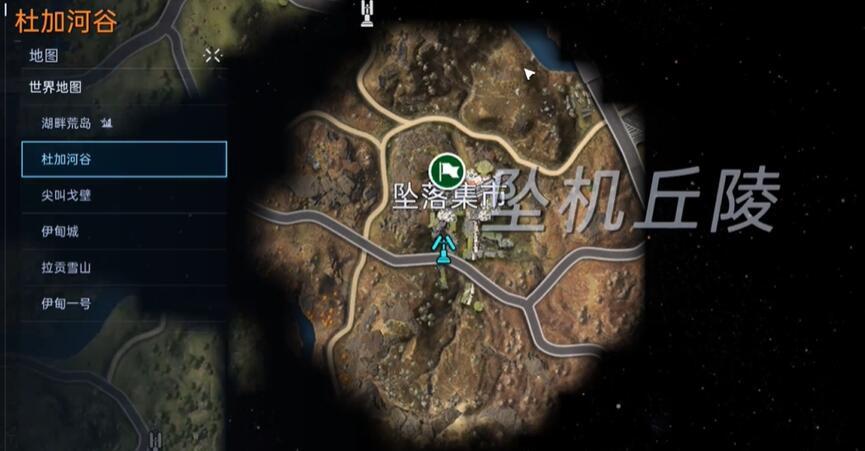
Task: Switch to the 尖叫戈壁 map
Action: [66, 195]
